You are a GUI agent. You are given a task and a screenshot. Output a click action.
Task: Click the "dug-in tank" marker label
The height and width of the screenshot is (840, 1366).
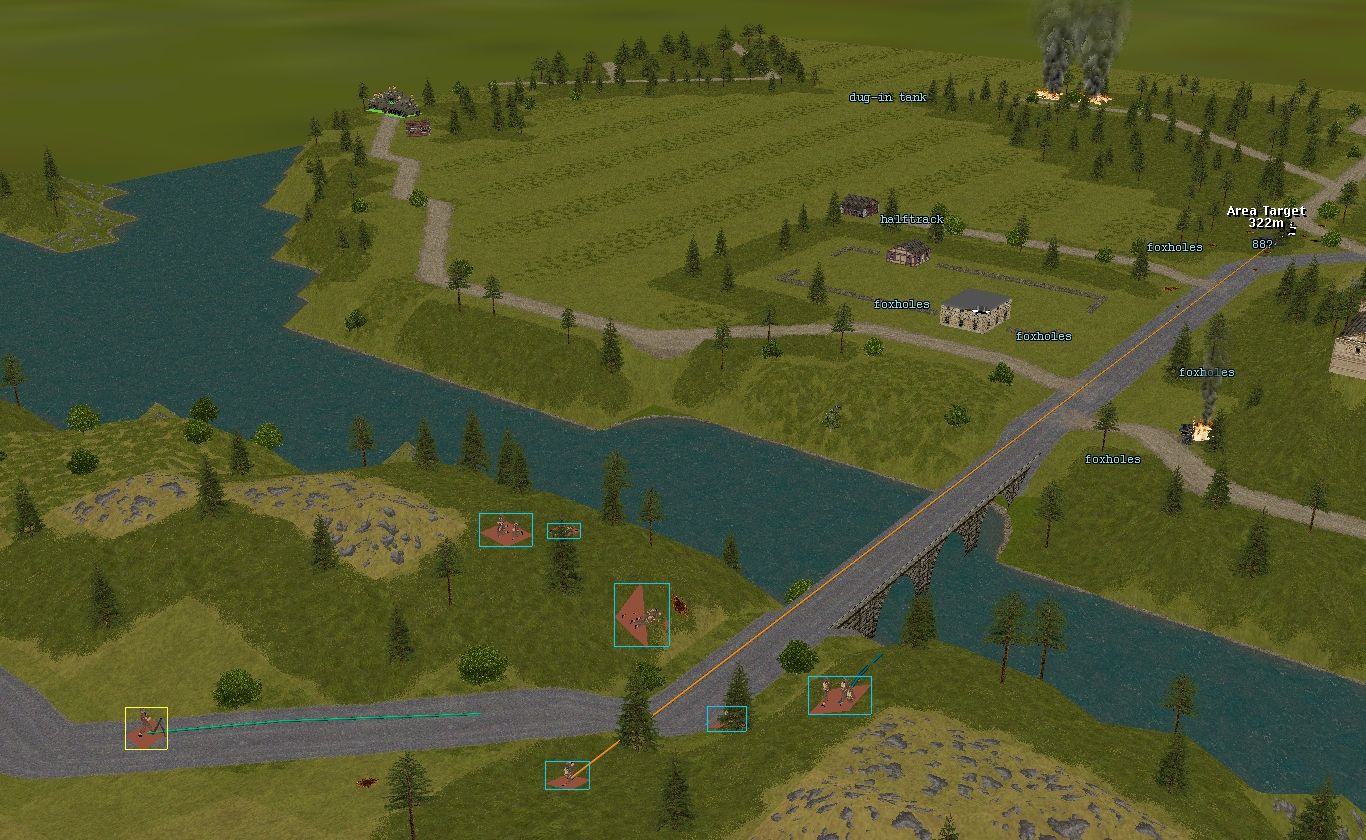tap(887, 98)
